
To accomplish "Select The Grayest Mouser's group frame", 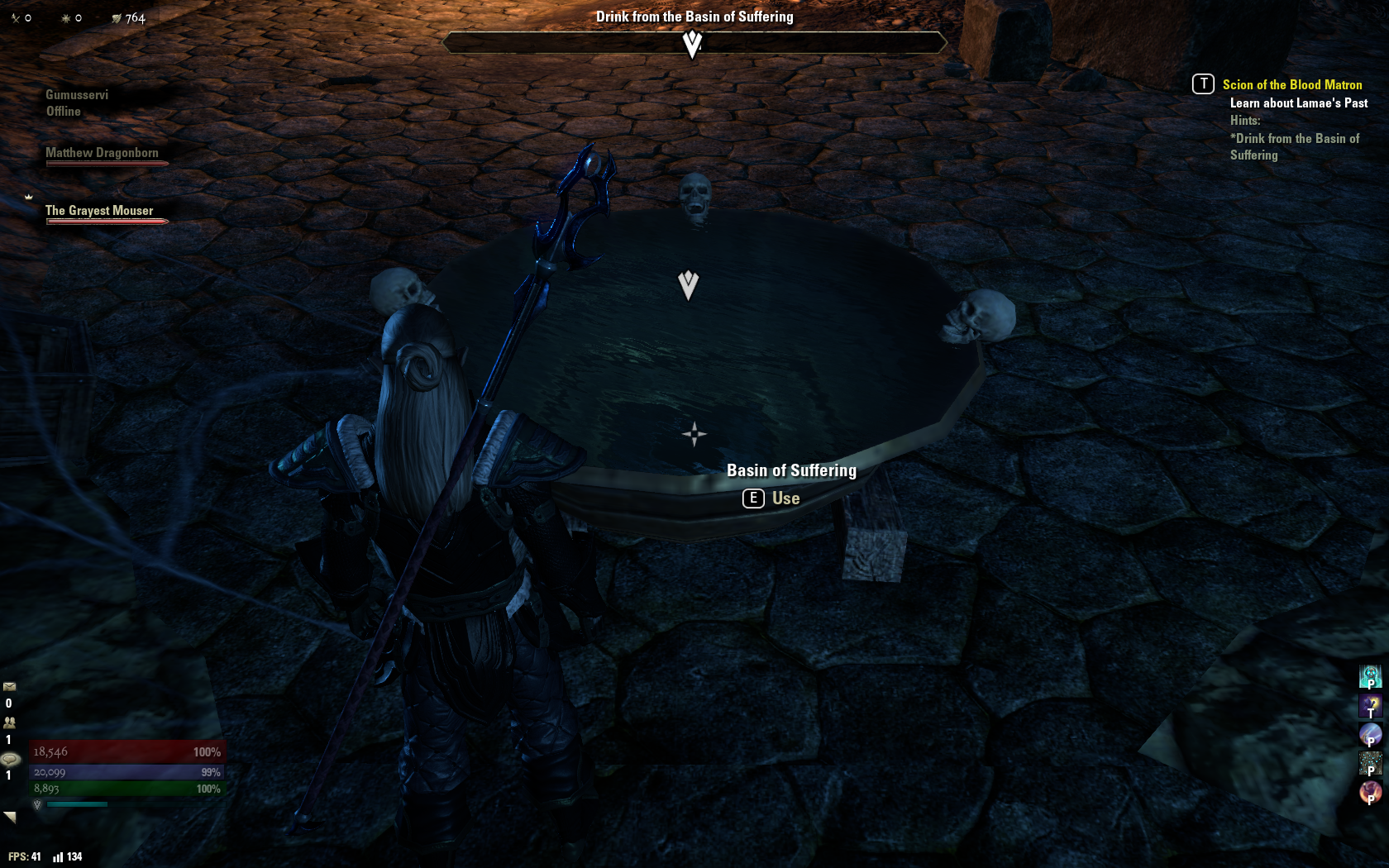I will [x=99, y=211].
